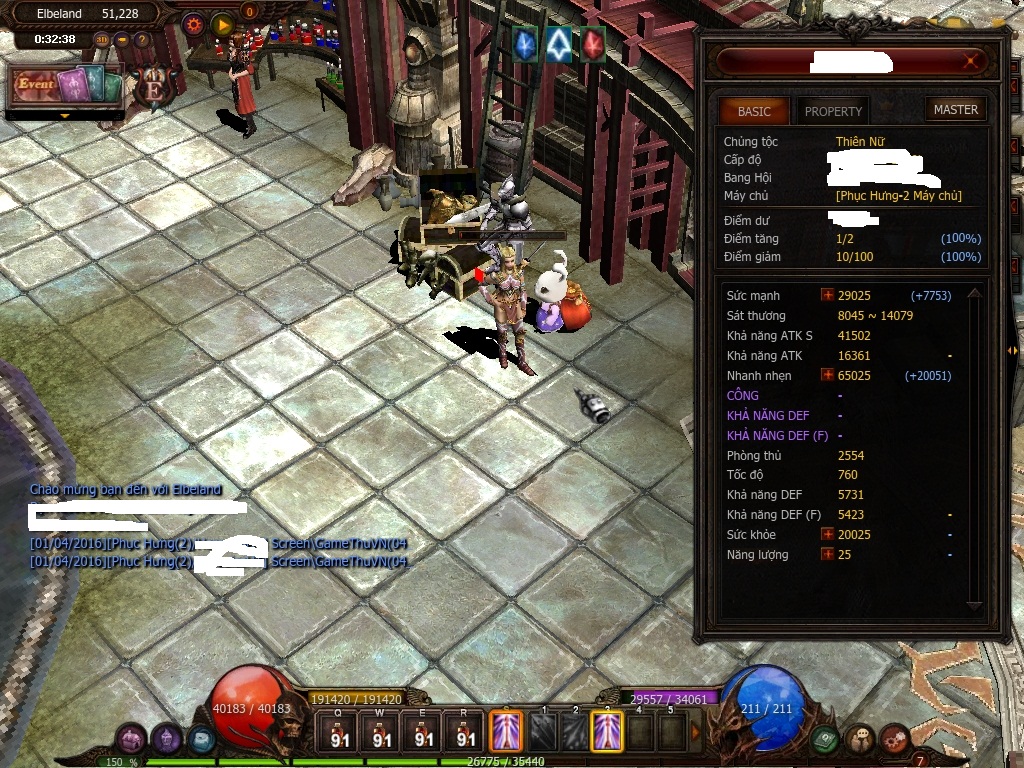Increase the Sức khỏe stat
Image resolution: width=1024 pixels, height=768 pixels.
(x=827, y=534)
